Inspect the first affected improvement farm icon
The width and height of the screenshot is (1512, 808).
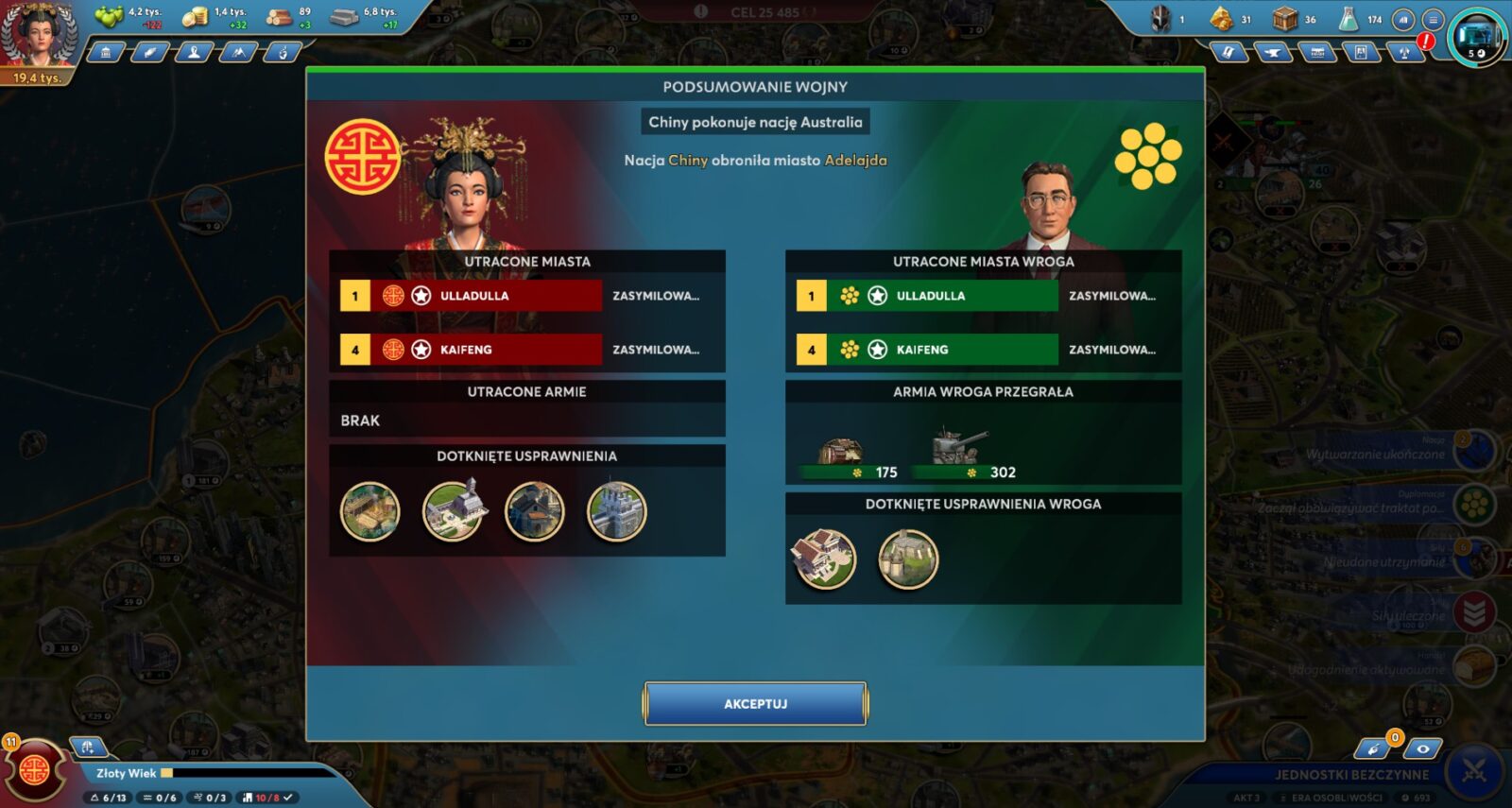coord(369,511)
